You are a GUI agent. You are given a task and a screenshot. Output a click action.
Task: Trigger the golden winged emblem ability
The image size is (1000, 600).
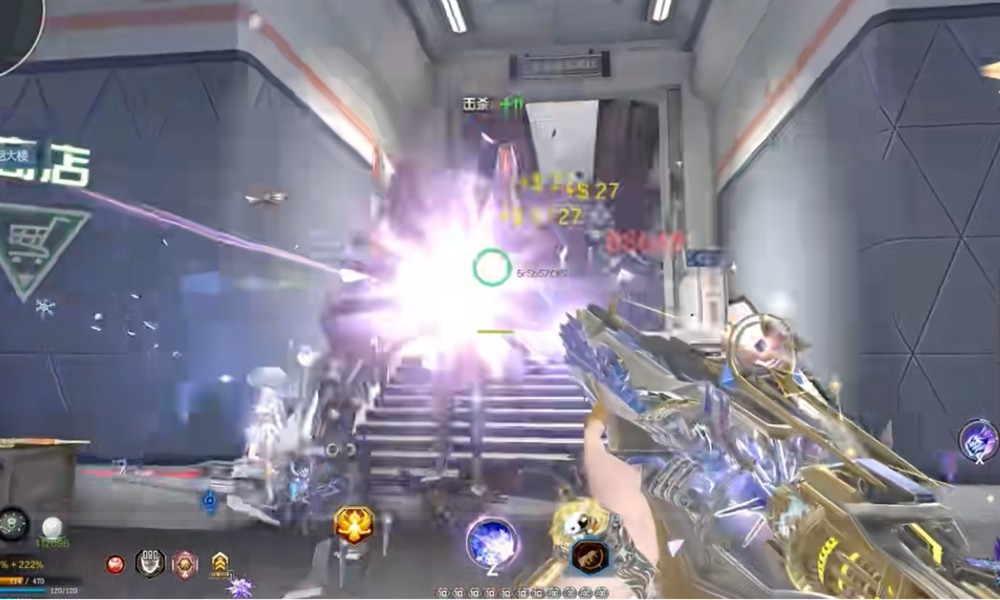pos(354,525)
